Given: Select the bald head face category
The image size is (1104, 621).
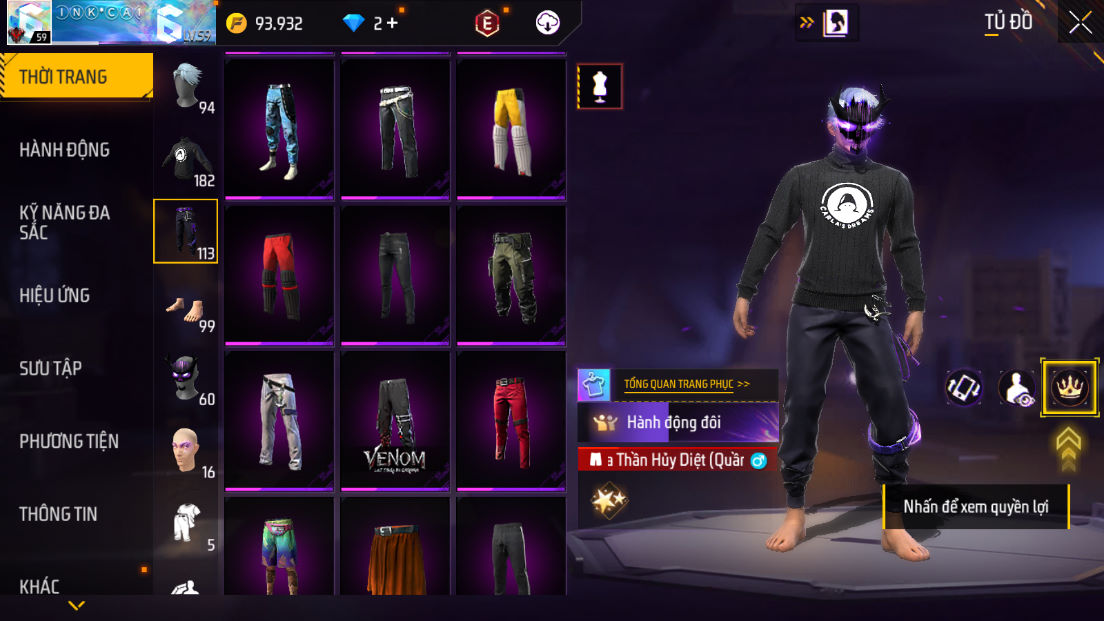Looking at the screenshot, I should point(186,452).
